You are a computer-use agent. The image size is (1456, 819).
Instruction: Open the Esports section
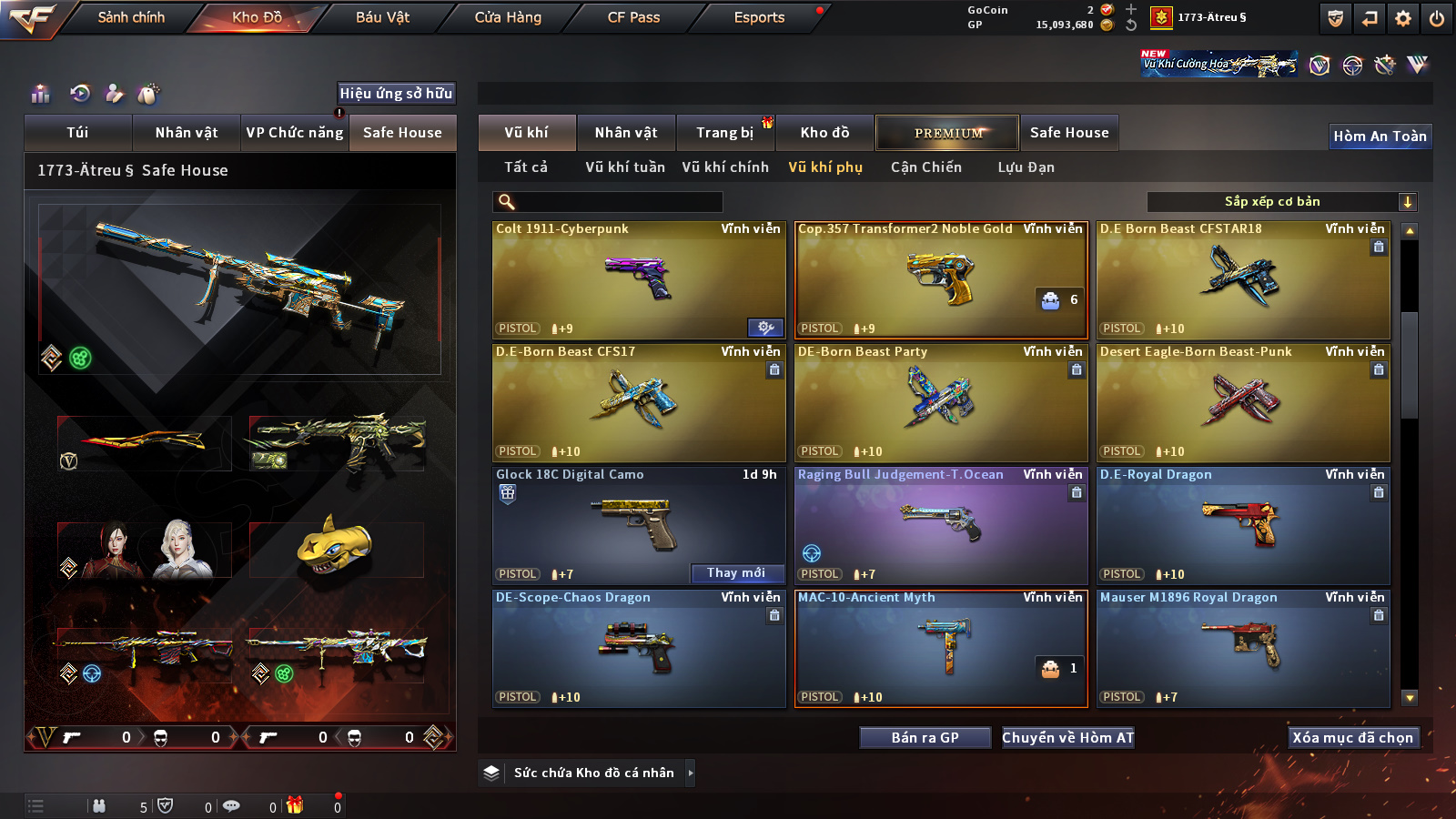pos(759,17)
